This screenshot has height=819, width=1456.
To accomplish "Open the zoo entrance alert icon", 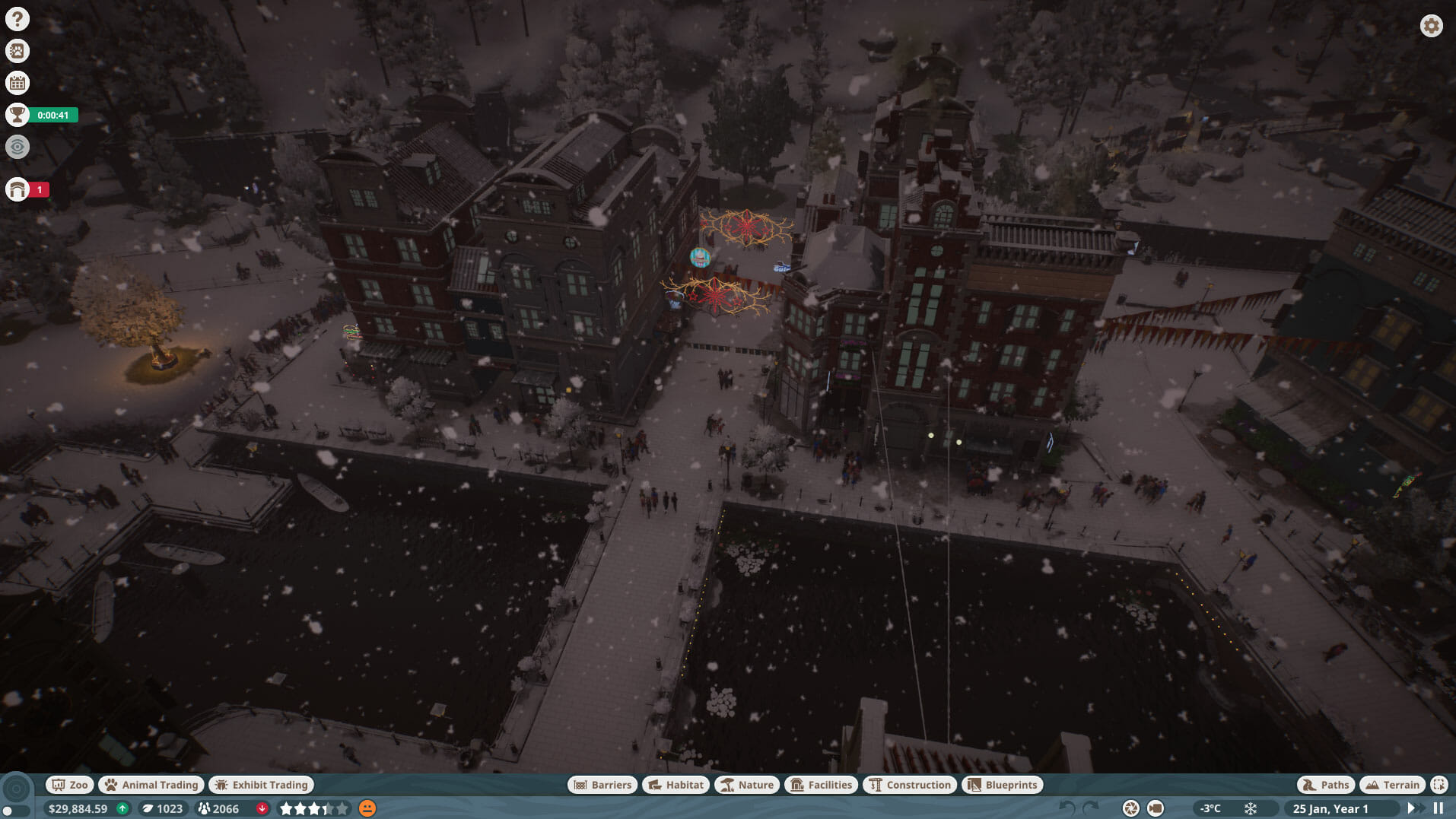I will 17,189.
